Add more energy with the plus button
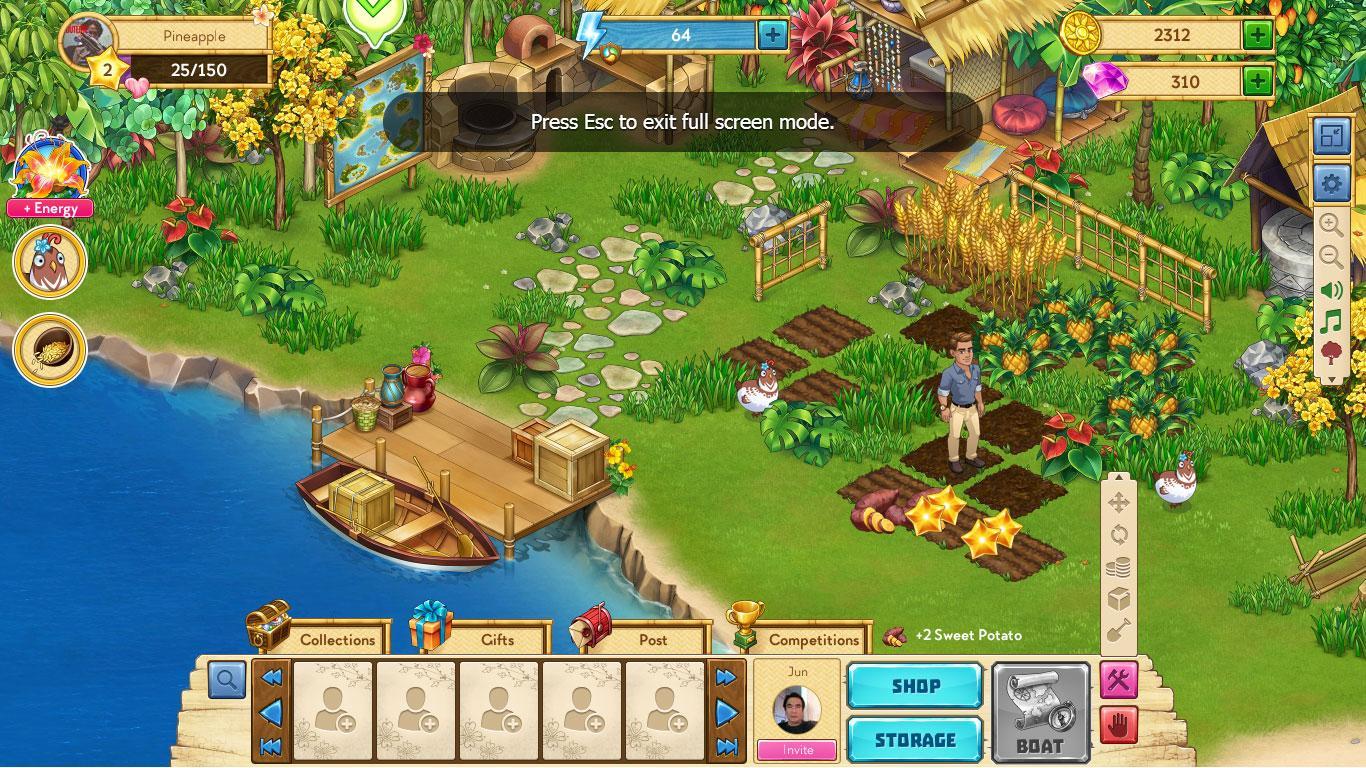 (x=772, y=36)
